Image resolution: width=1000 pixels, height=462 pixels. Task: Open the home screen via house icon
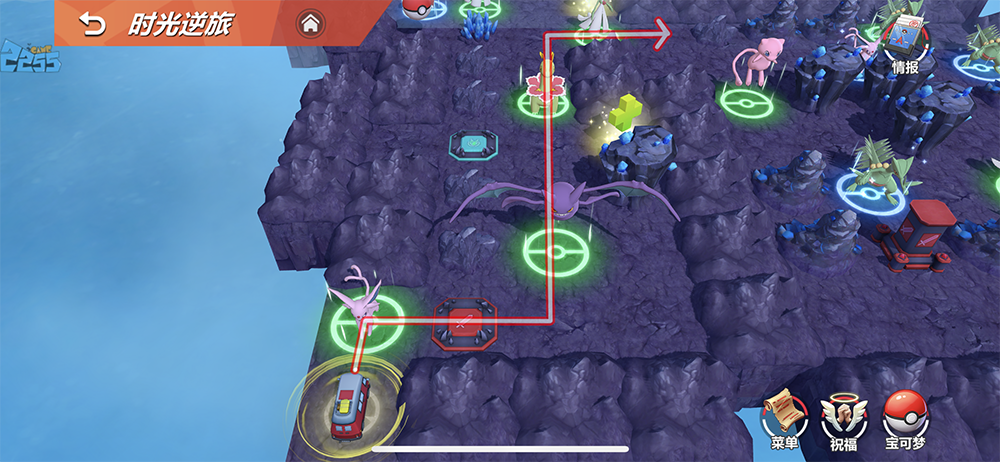310,23
